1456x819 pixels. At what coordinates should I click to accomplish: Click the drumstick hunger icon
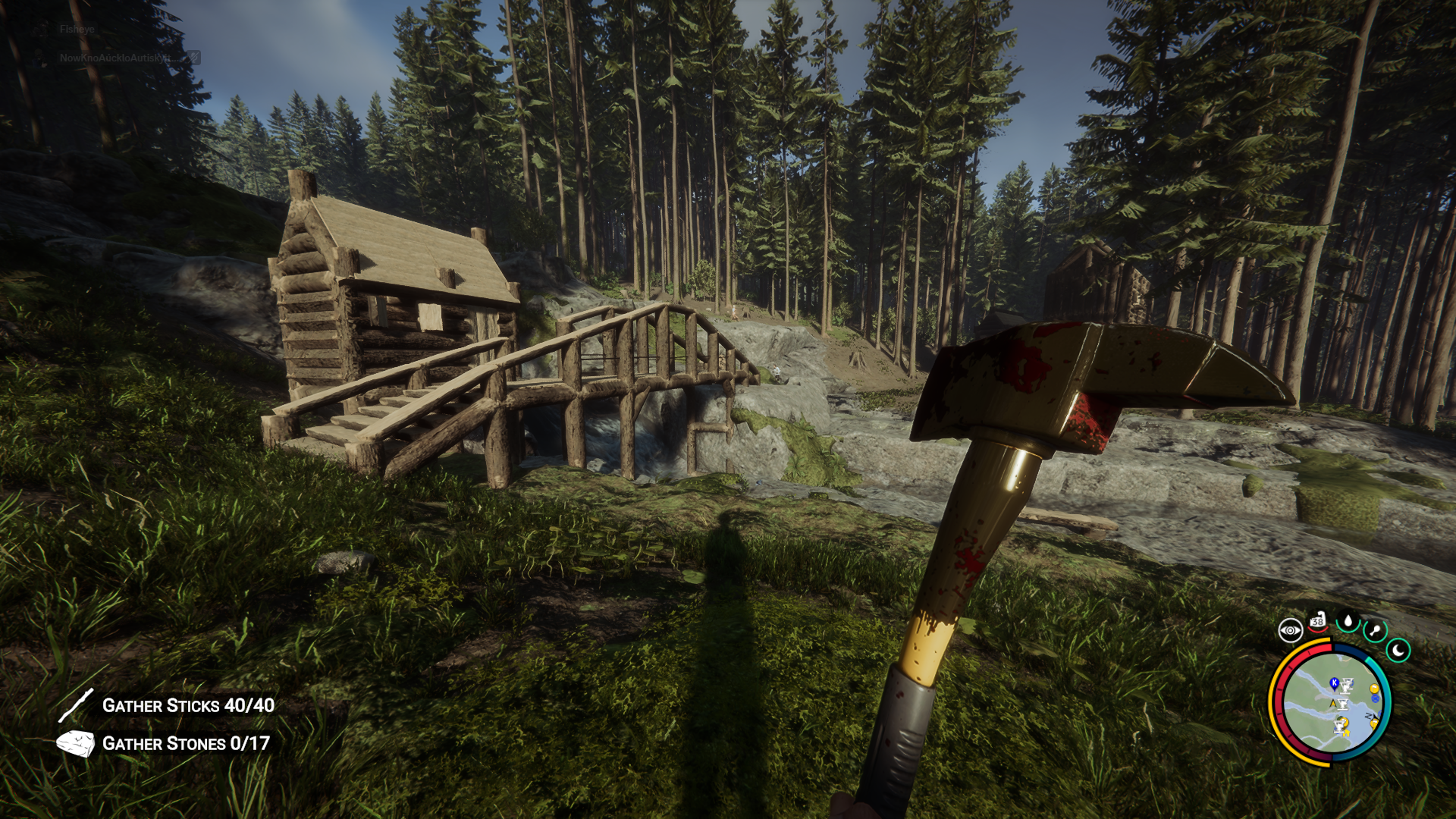coord(1375,630)
